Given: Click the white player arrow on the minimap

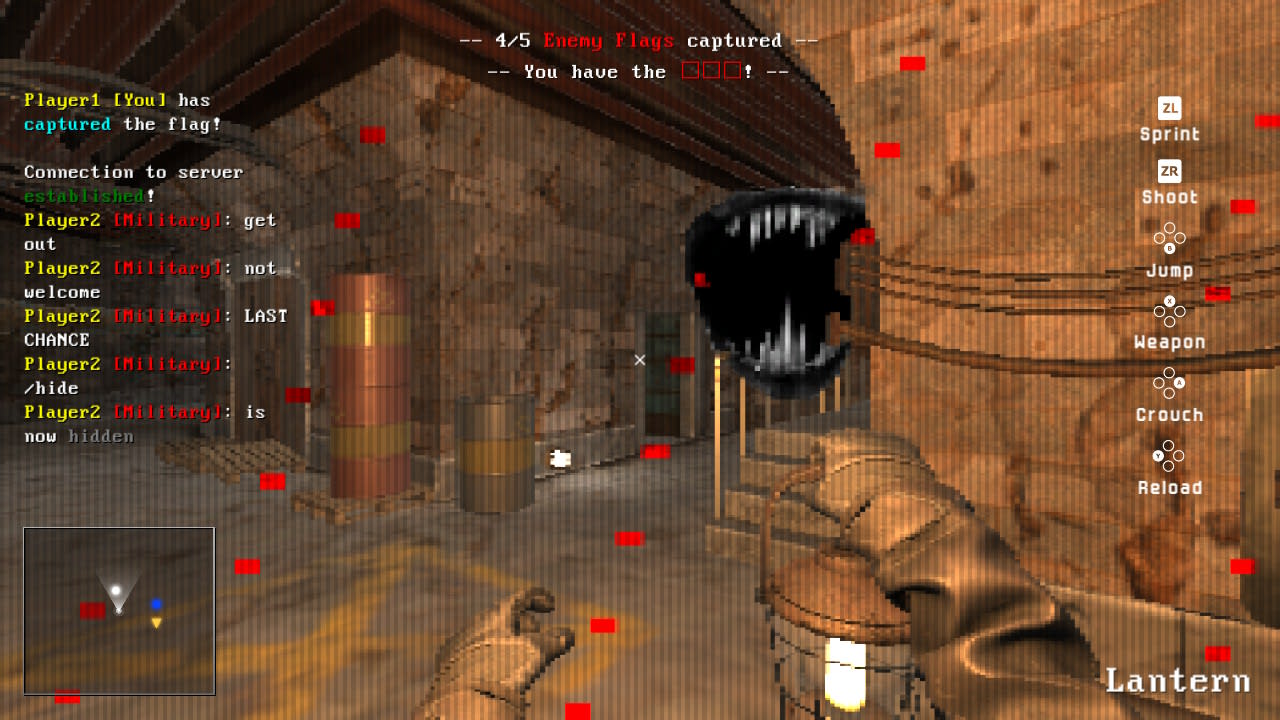Looking at the screenshot, I should click(x=117, y=593).
